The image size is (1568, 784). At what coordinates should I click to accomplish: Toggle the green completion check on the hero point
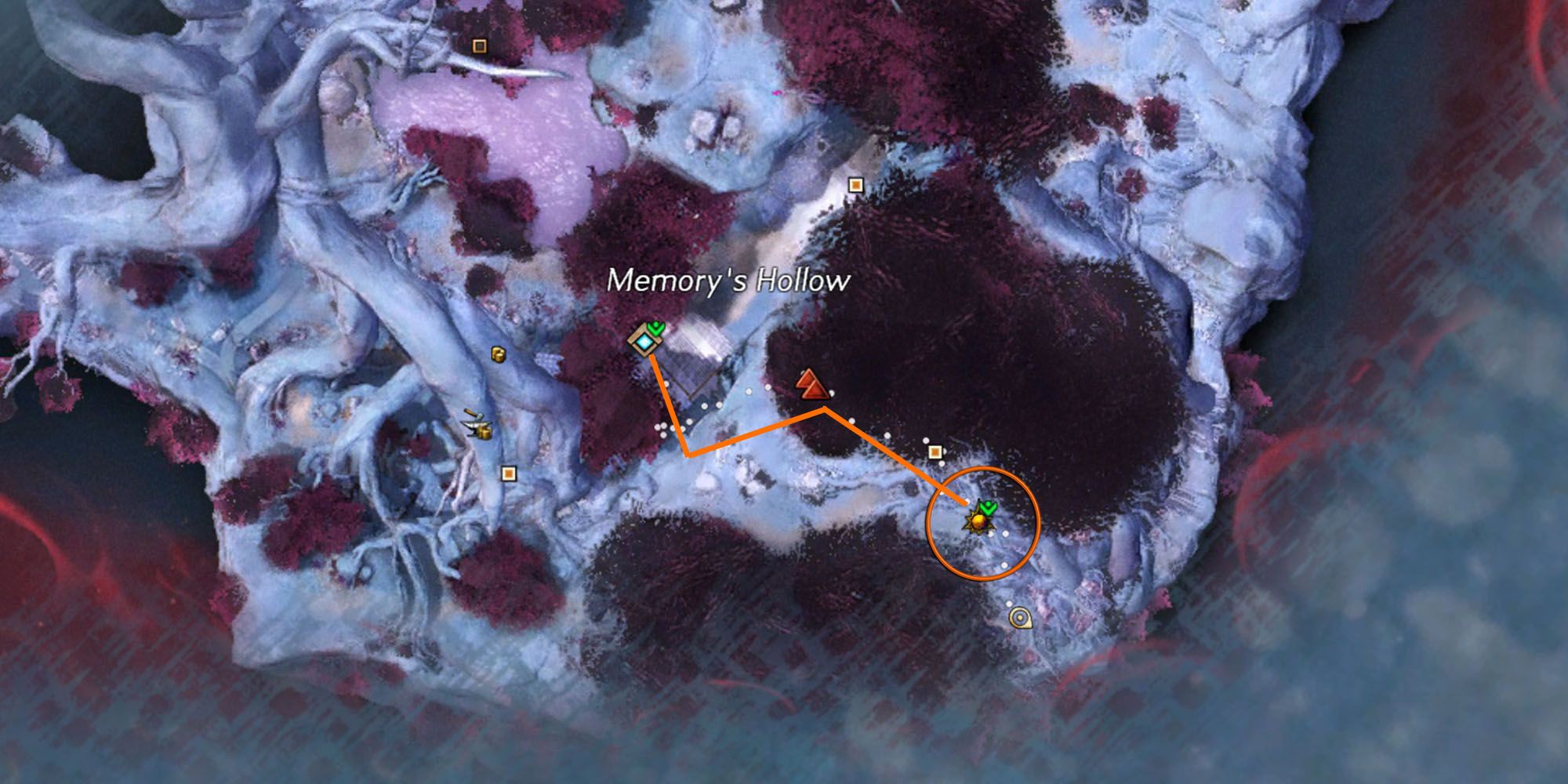988,506
